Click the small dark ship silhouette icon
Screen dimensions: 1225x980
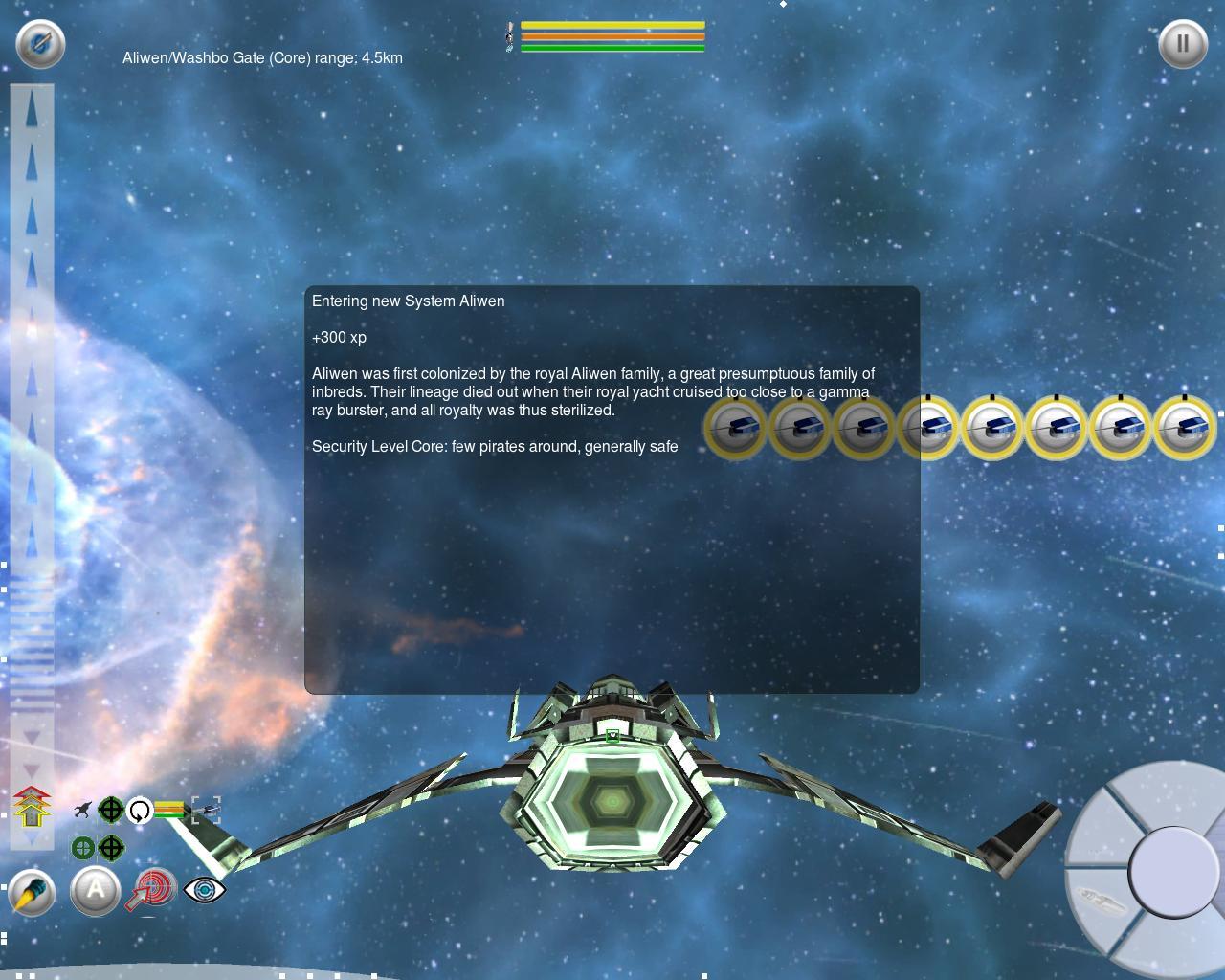click(x=82, y=811)
